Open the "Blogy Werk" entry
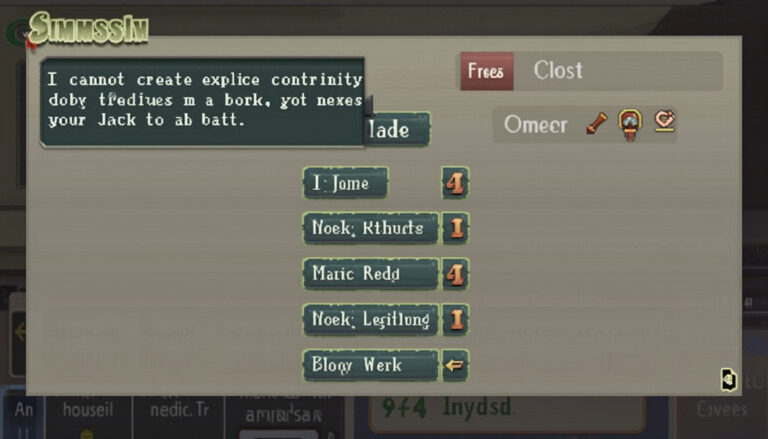Screen dimensions: 768x439 [x=370, y=365]
